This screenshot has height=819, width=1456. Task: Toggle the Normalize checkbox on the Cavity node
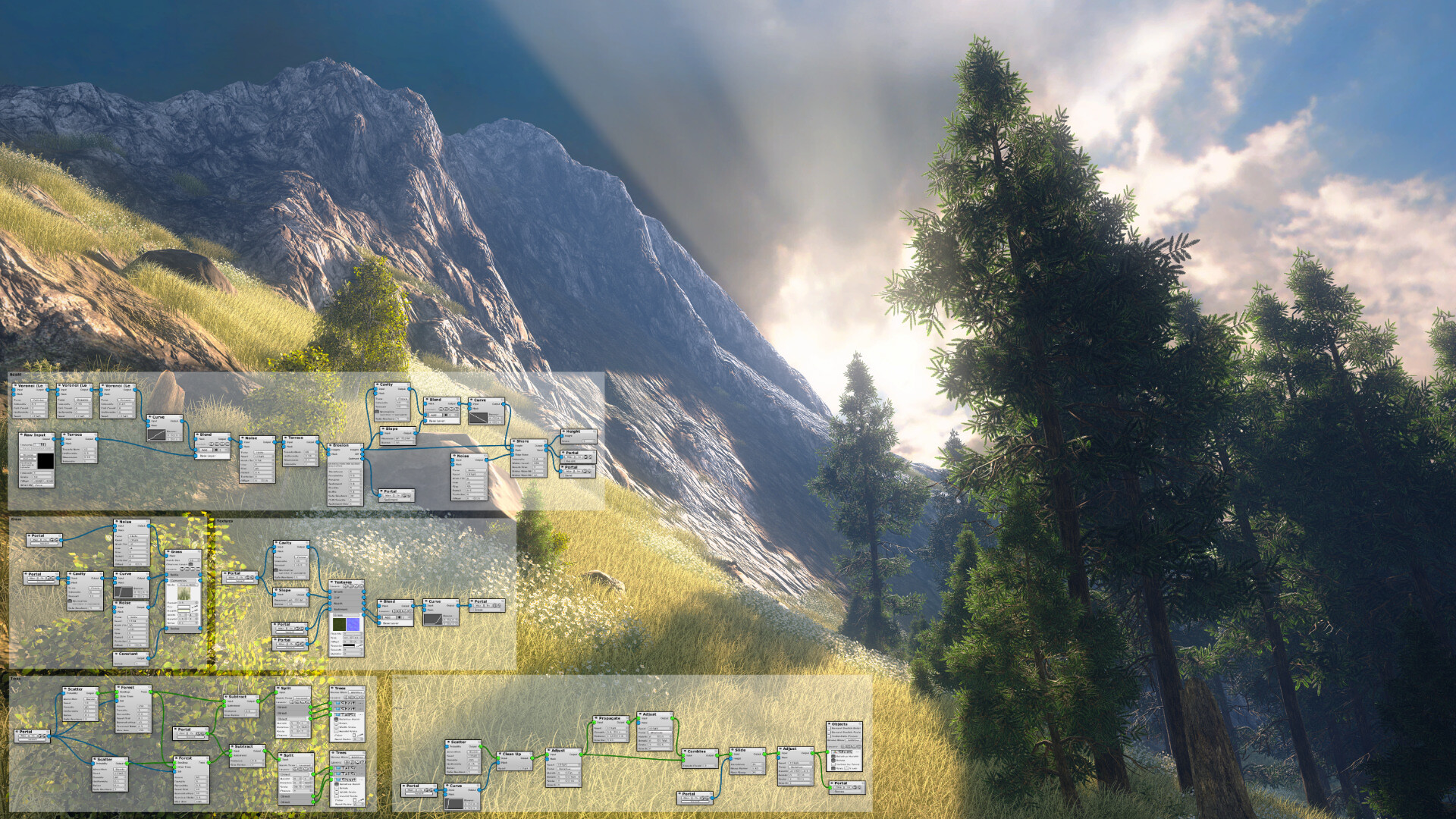pos(377,411)
